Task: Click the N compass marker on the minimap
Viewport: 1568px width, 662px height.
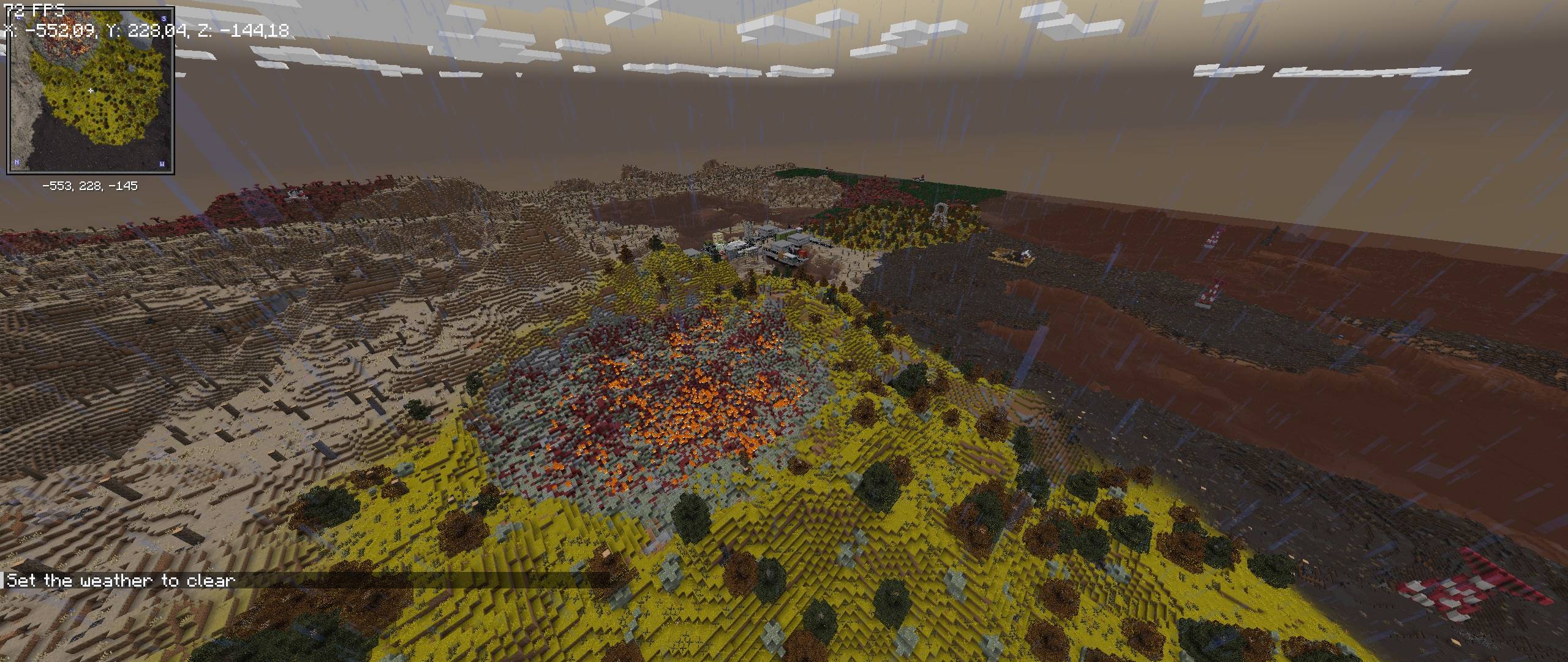Action: (x=17, y=162)
